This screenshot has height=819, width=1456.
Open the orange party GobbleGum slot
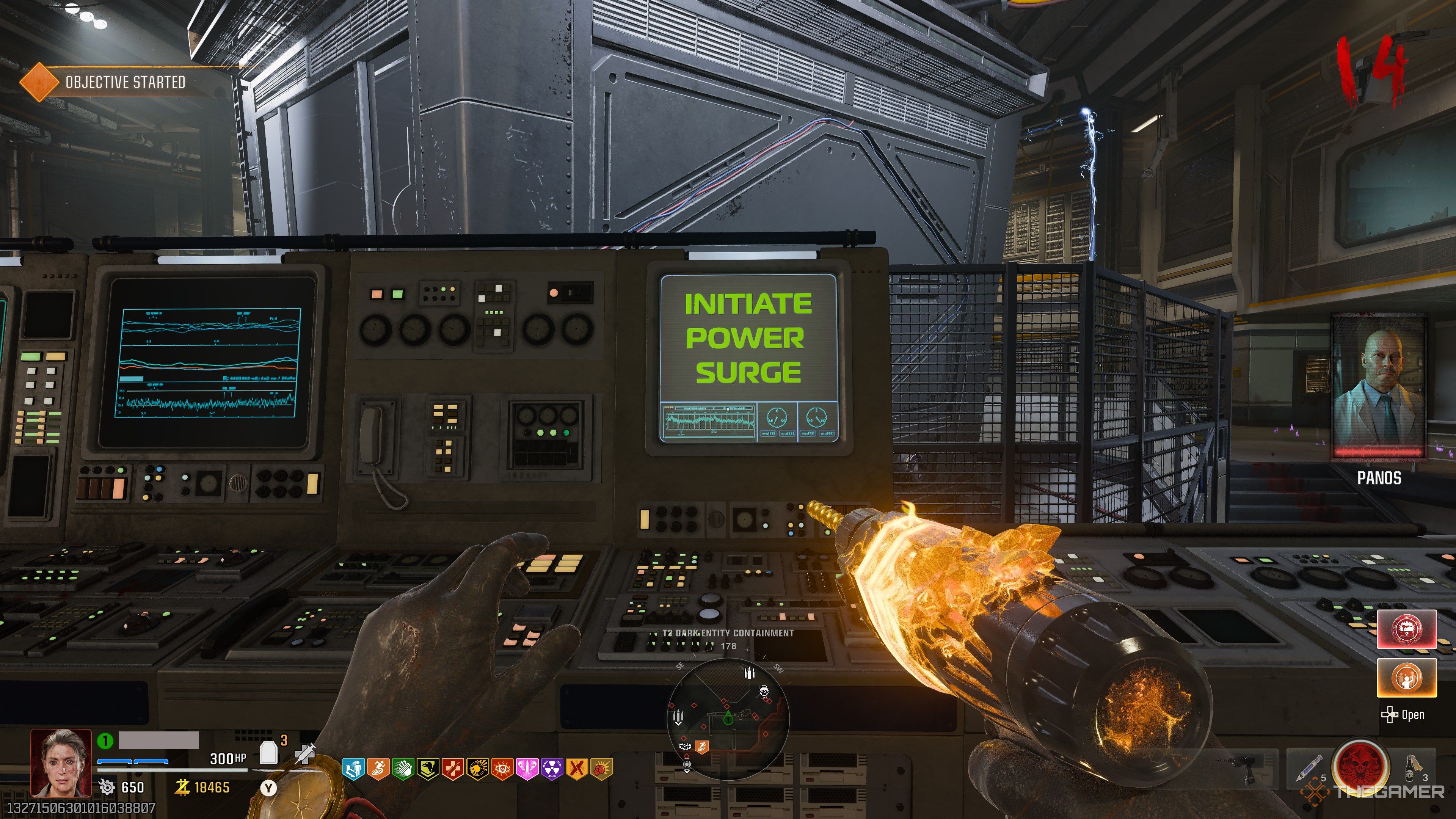tap(1407, 678)
